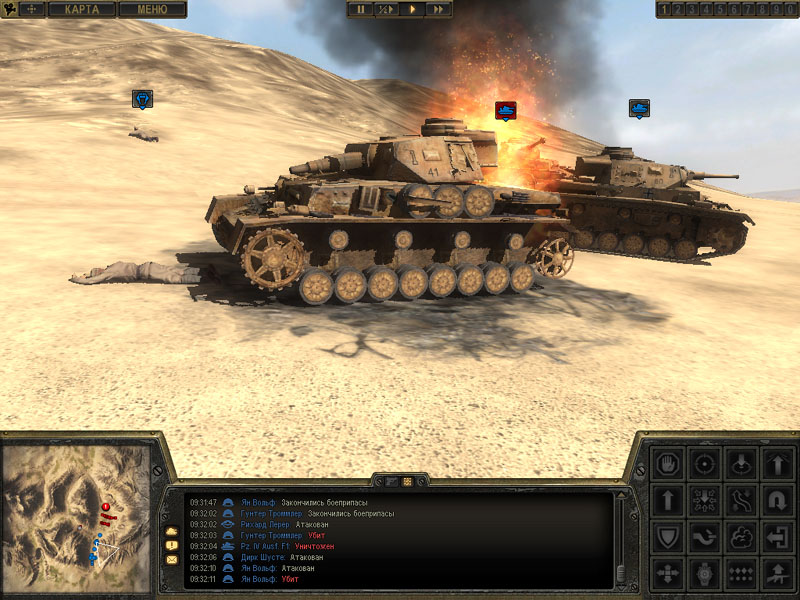This screenshot has height=600, width=800.
Task: Issue the stop order with the hand icon
Action: click(x=667, y=464)
